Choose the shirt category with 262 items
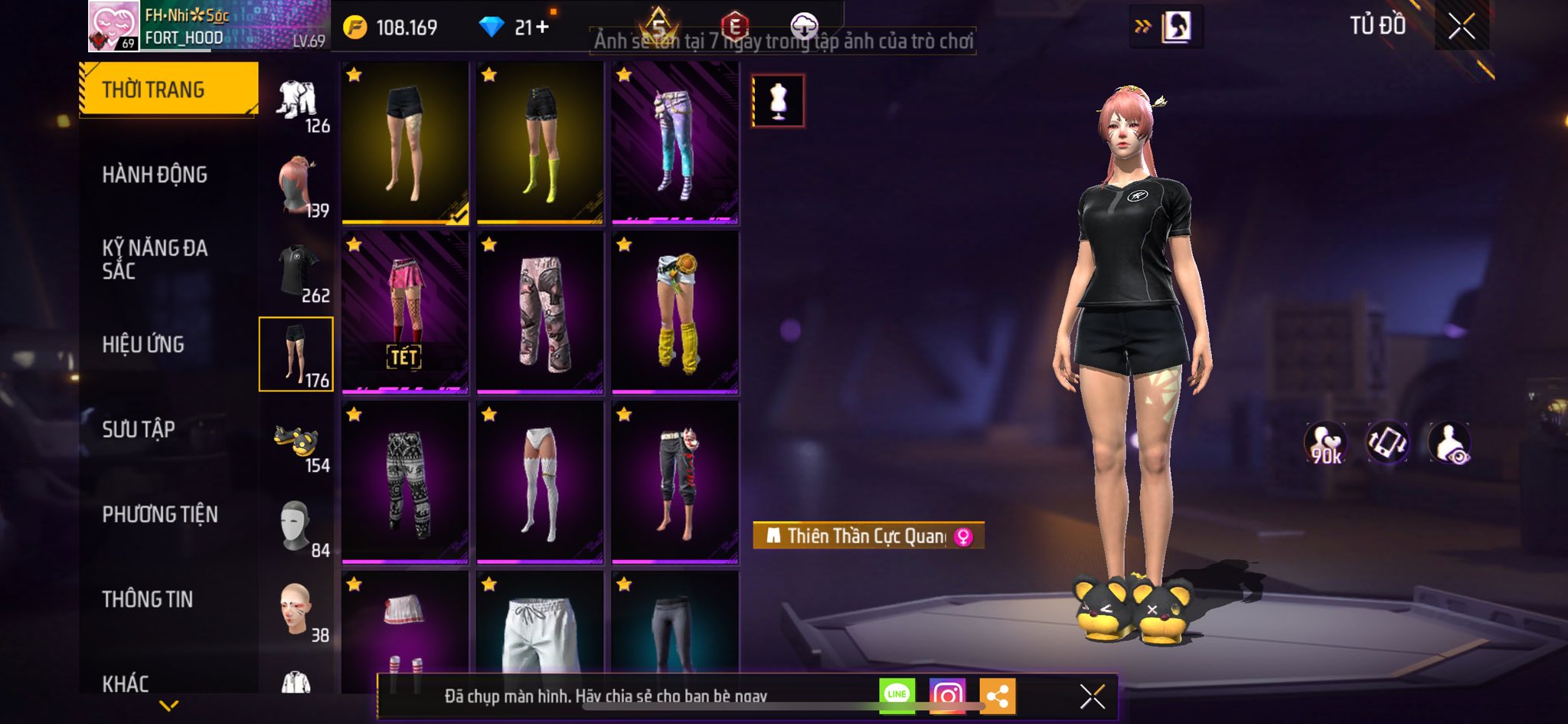 click(x=297, y=270)
